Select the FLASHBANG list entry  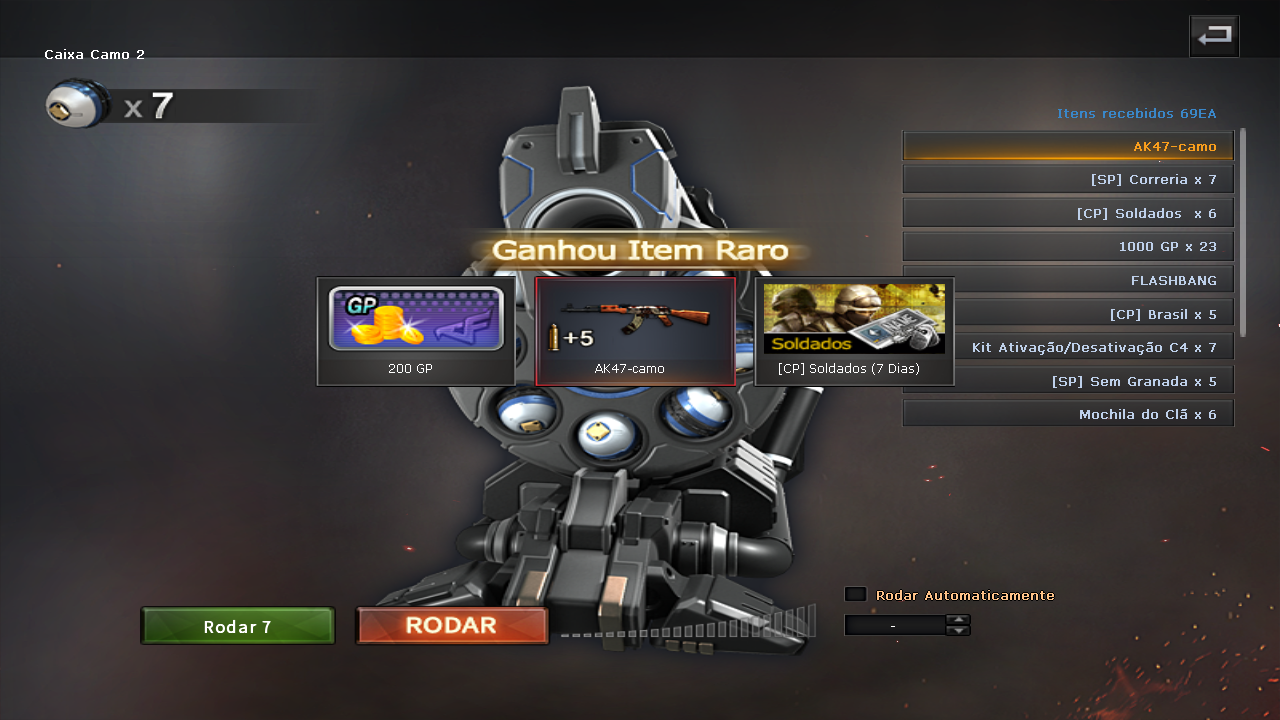[x=1068, y=280]
